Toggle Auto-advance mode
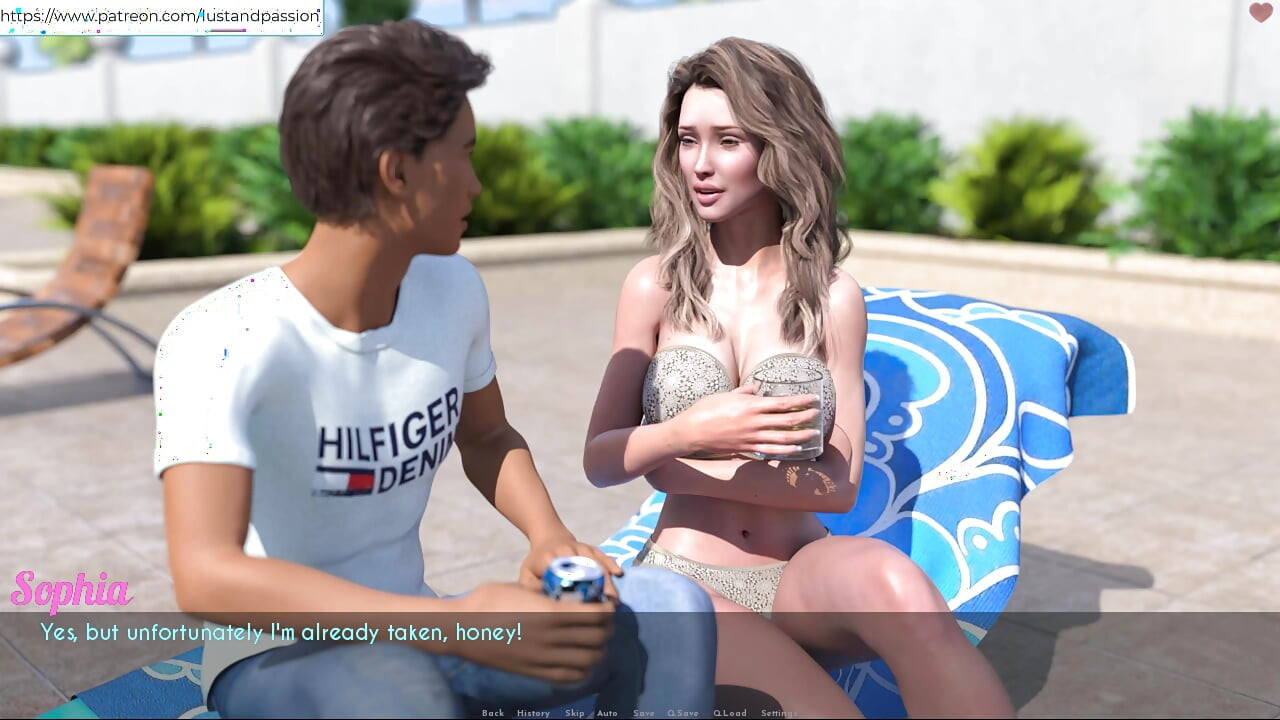Image resolution: width=1280 pixels, height=720 pixels. pyautogui.click(x=608, y=713)
